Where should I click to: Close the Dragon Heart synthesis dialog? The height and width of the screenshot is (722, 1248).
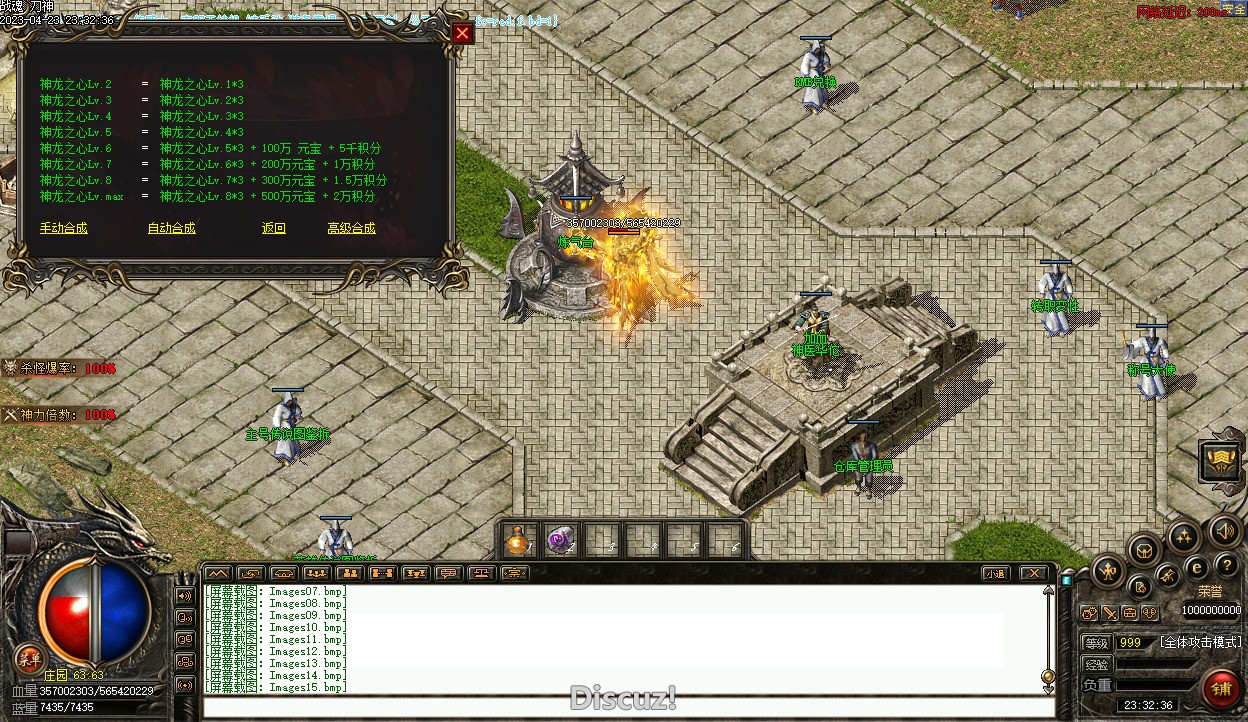tap(462, 34)
